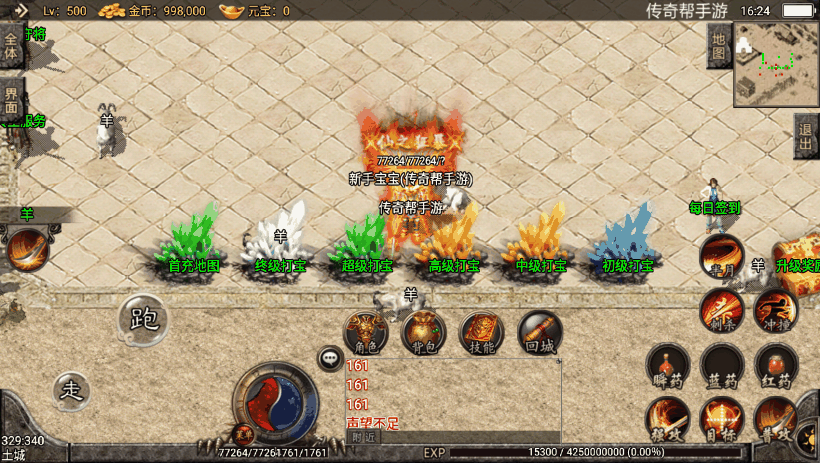Activate the 半月 half-moon skill

[721, 256]
